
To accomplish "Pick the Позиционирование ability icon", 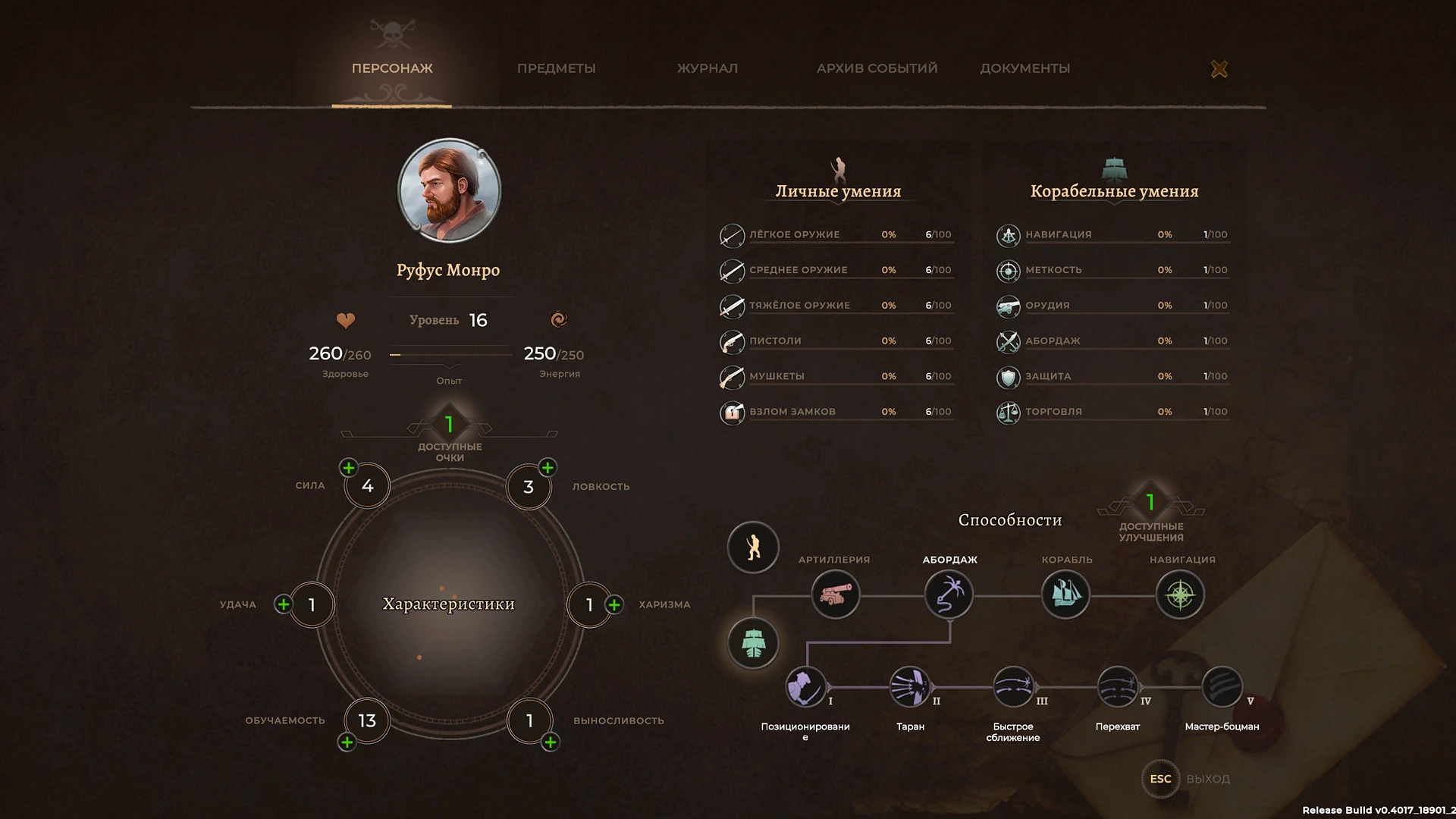I will point(805,687).
